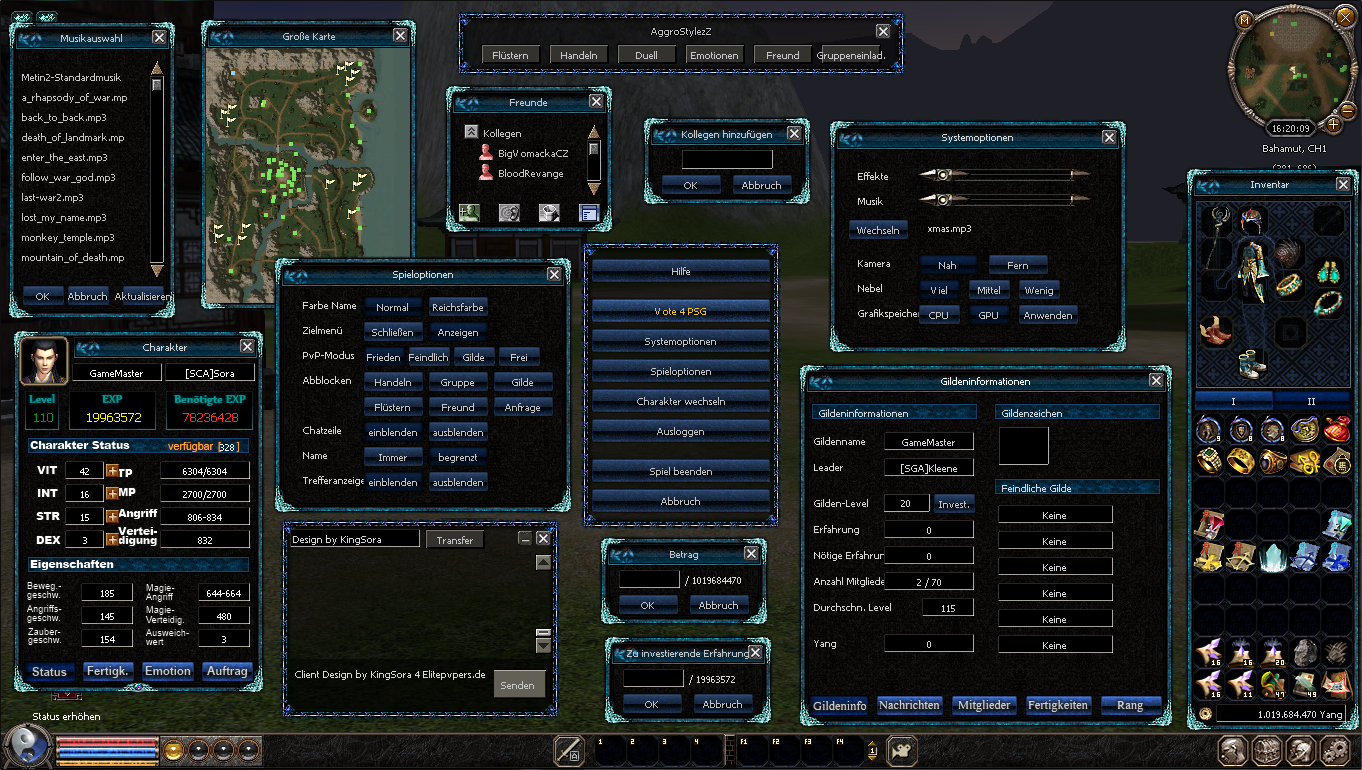Click the Invest. button for guild level
1362x770 pixels.
(x=954, y=505)
